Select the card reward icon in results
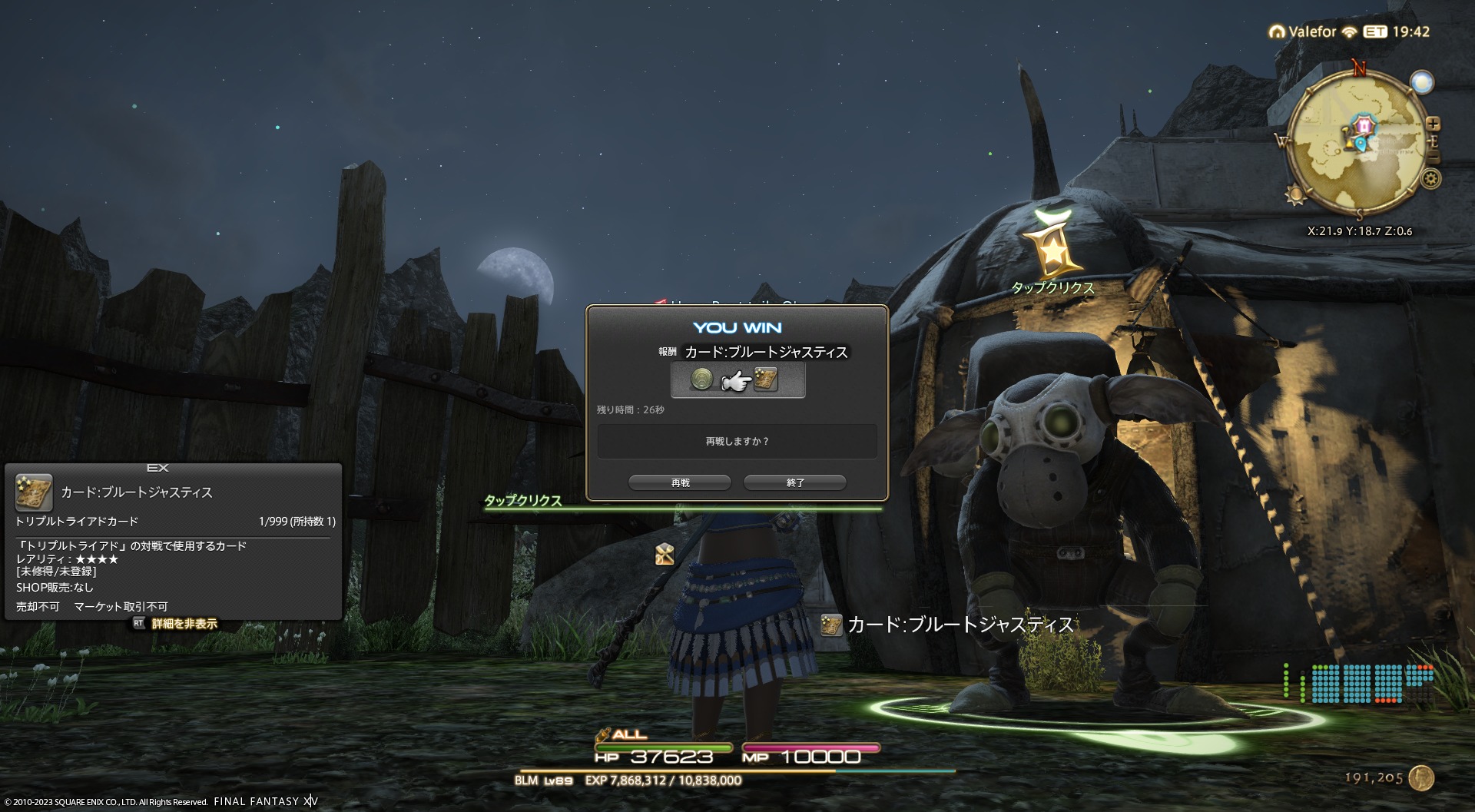The height and width of the screenshot is (812, 1475). [766, 379]
